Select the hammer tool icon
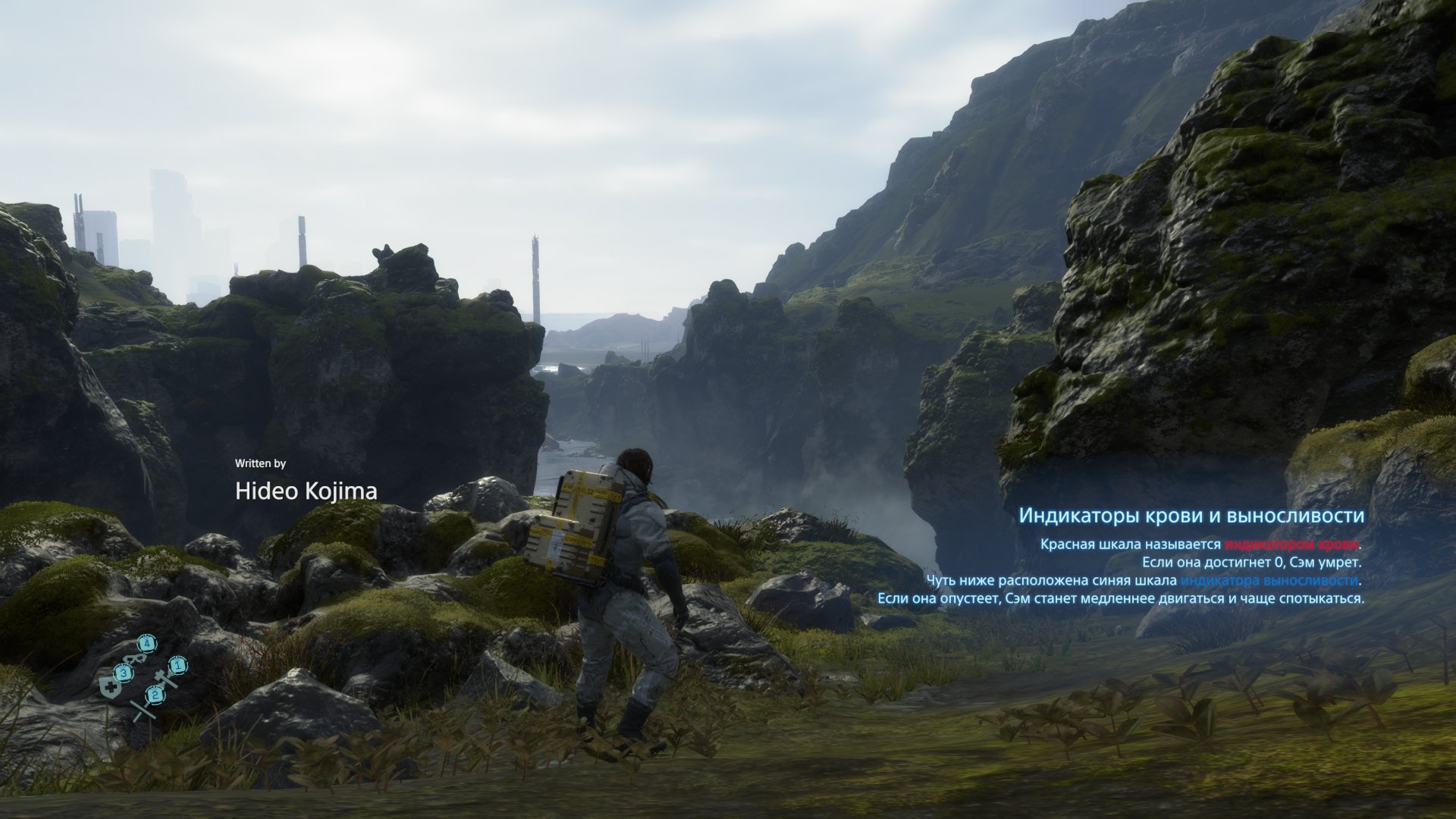1456x819 pixels. 163,677
